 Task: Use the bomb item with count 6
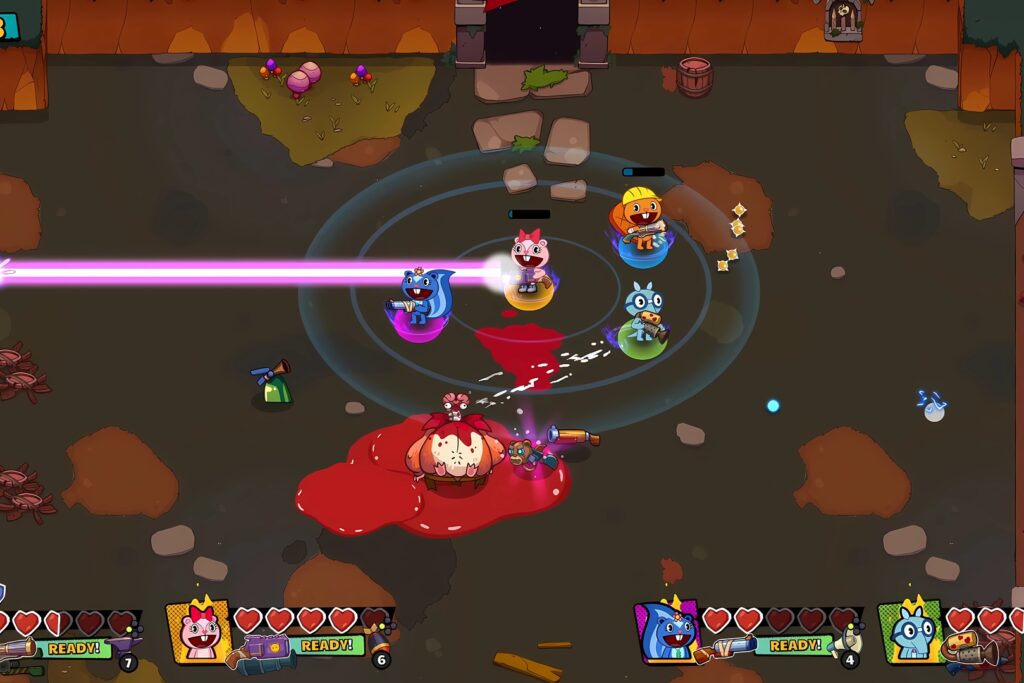(x=378, y=640)
